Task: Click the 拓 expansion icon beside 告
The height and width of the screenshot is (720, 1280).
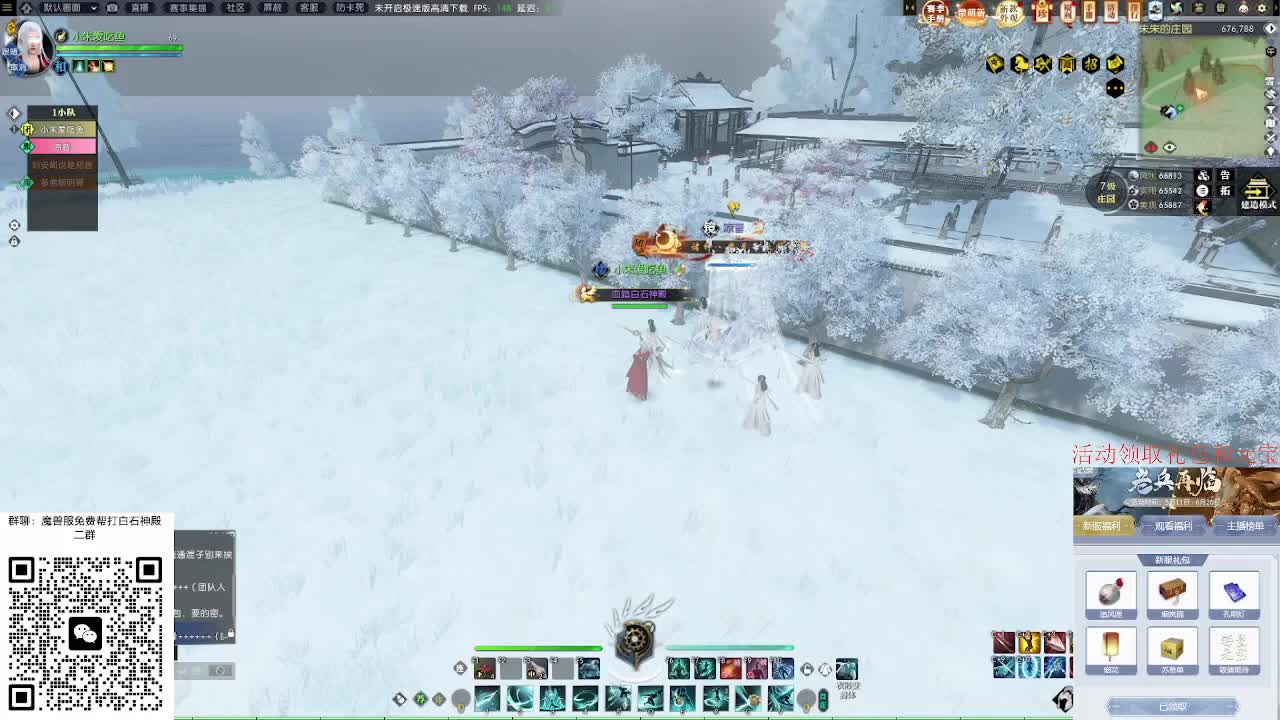Action: (1225, 191)
